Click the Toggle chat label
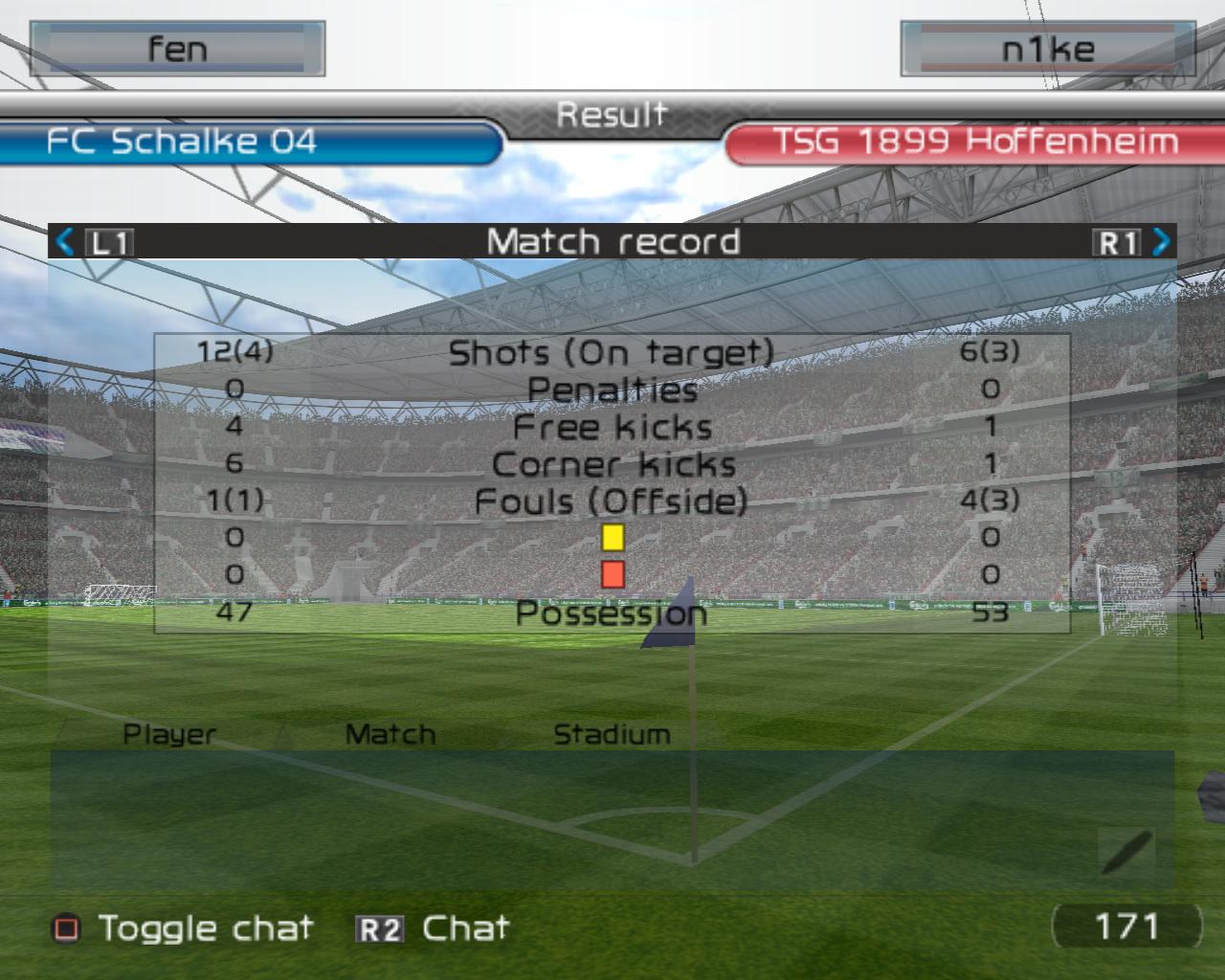The height and width of the screenshot is (980, 1225). tap(206, 928)
